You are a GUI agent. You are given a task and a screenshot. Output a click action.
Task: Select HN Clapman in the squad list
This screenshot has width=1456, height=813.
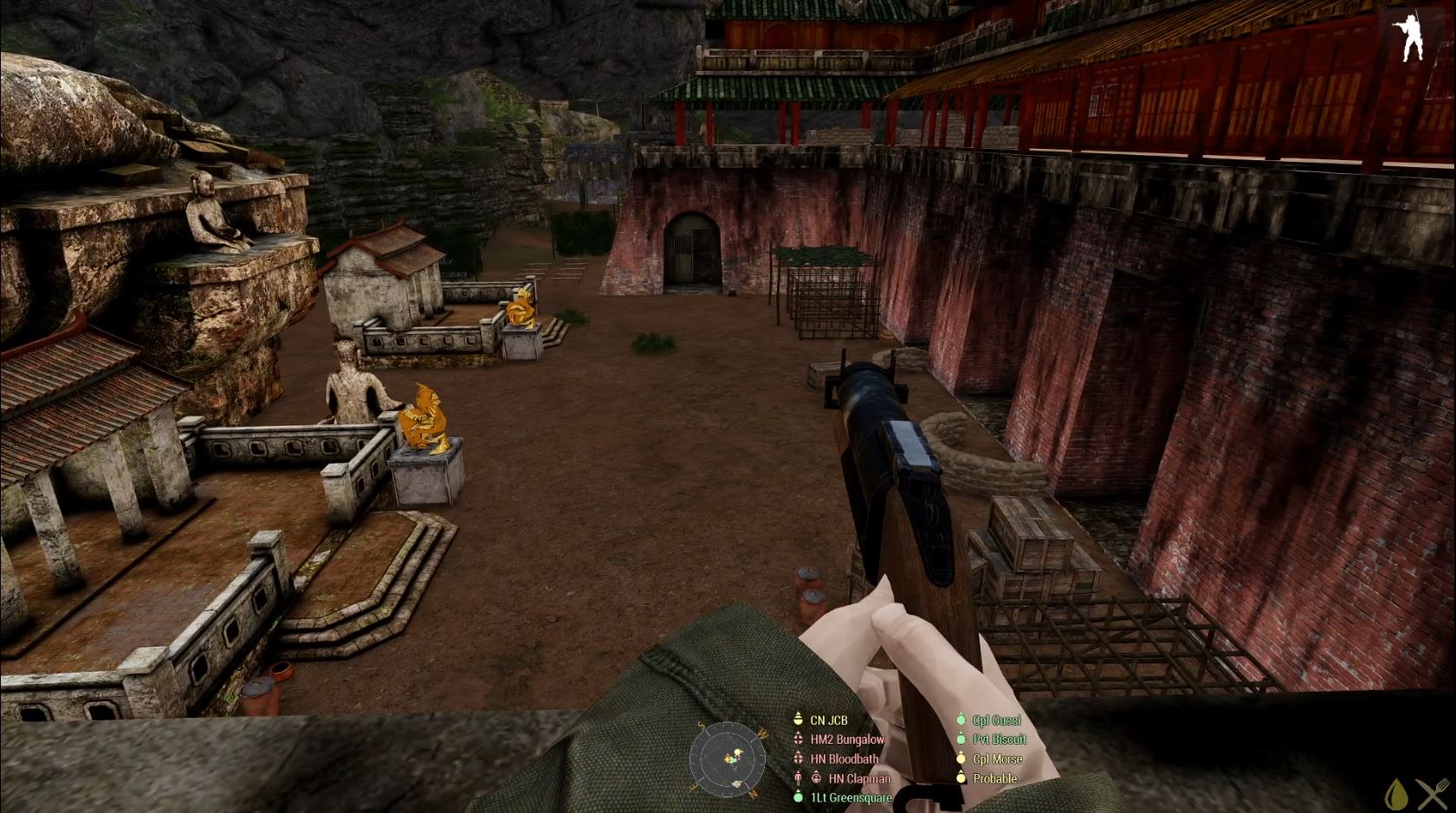click(x=858, y=778)
